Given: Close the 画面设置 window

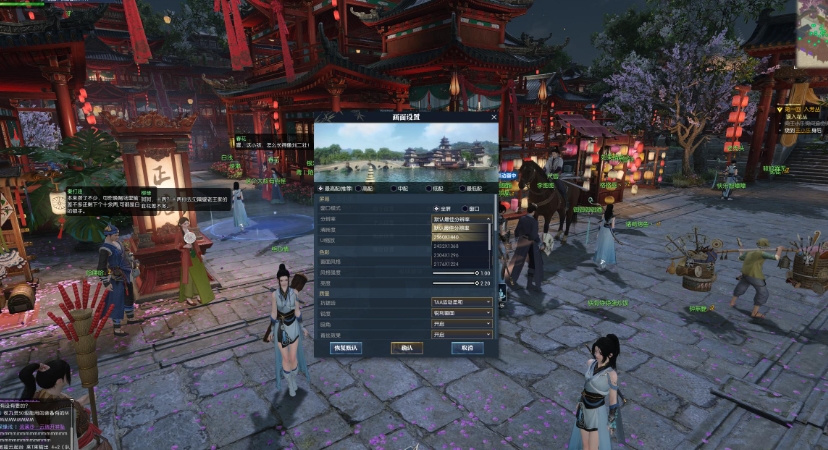Looking at the screenshot, I should (x=493, y=117).
